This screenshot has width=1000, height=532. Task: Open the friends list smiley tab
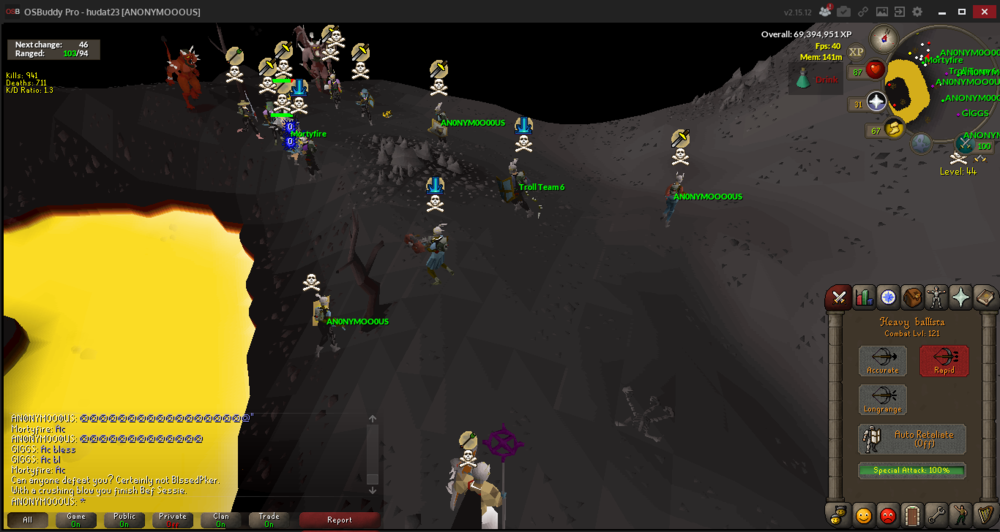click(x=863, y=516)
